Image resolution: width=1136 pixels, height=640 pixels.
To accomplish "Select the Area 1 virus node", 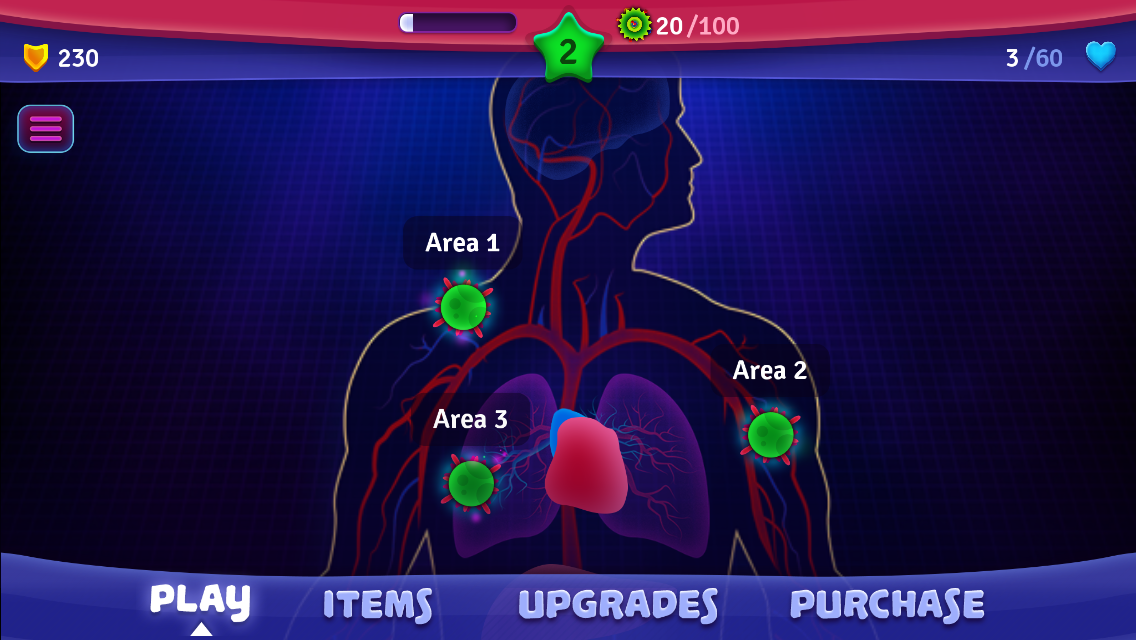I will [463, 307].
